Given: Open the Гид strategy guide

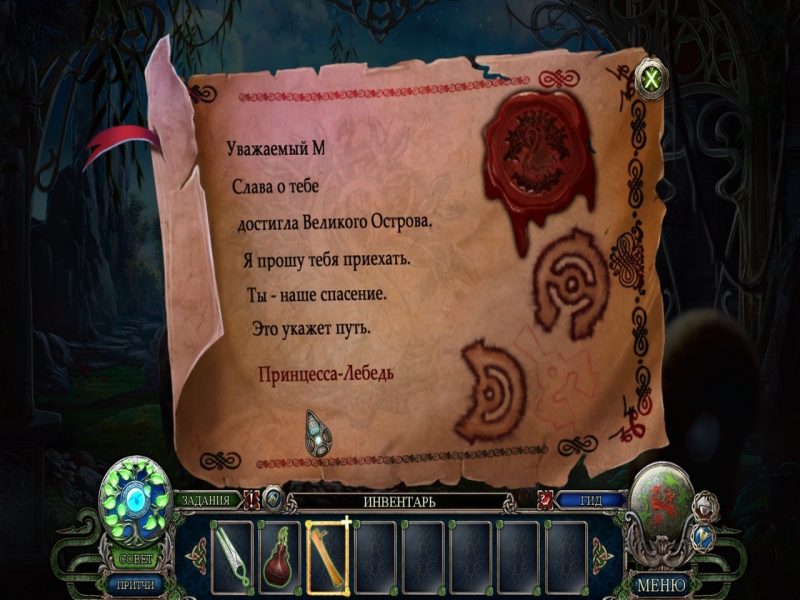Looking at the screenshot, I should pyautogui.click(x=590, y=501).
